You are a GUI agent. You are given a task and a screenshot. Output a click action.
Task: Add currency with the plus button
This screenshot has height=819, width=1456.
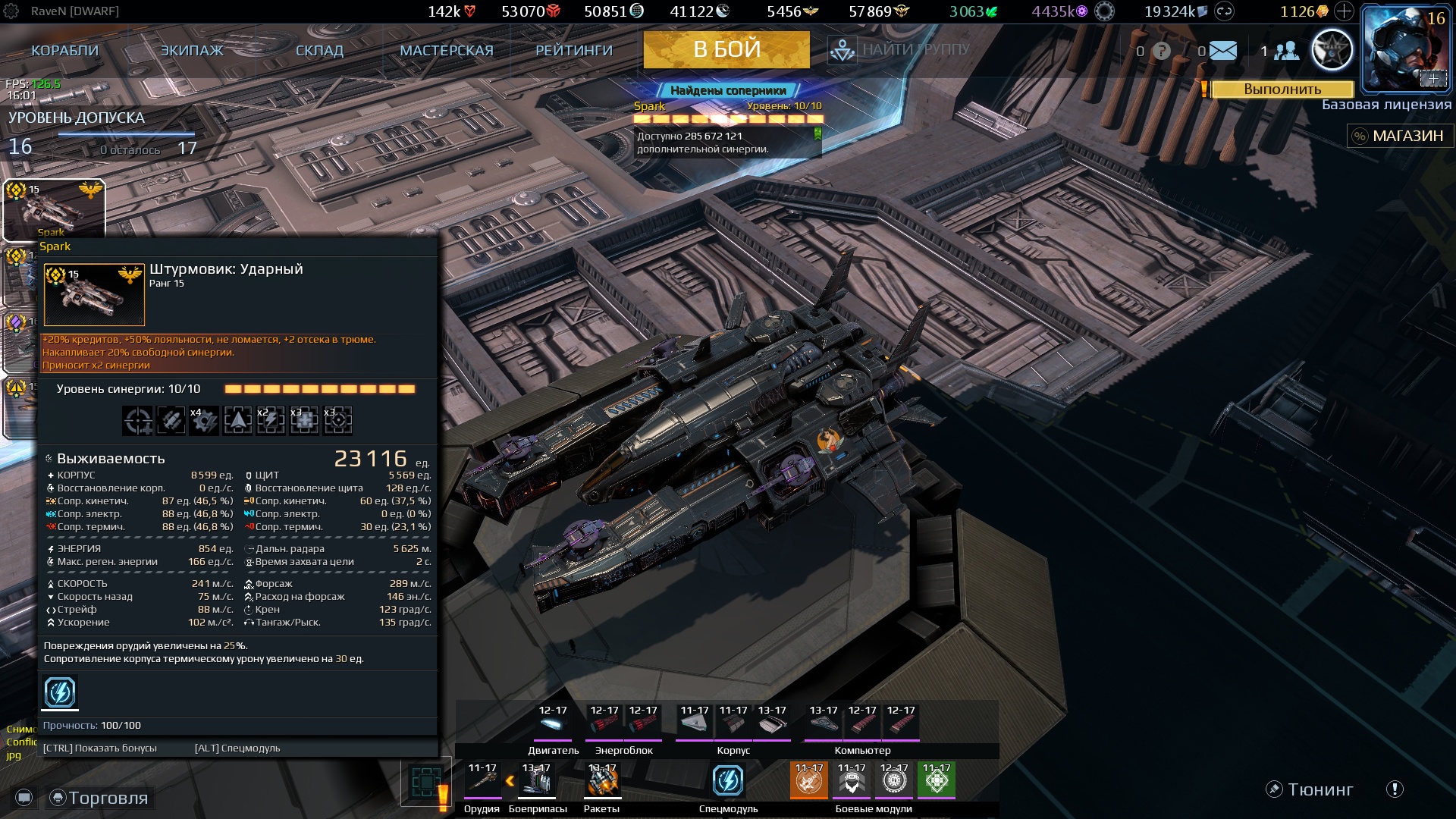pyautogui.click(x=1344, y=11)
